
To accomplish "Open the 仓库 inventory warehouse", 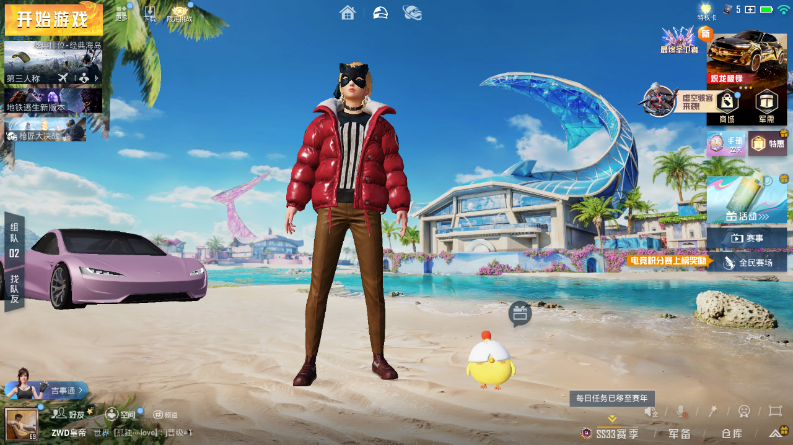I will [731, 433].
